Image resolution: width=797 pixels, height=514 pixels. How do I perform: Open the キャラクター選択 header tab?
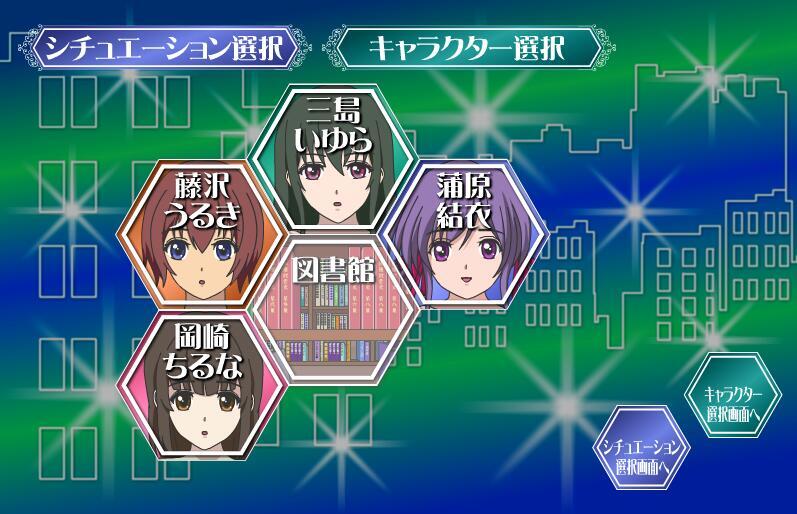[x=467, y=47]
